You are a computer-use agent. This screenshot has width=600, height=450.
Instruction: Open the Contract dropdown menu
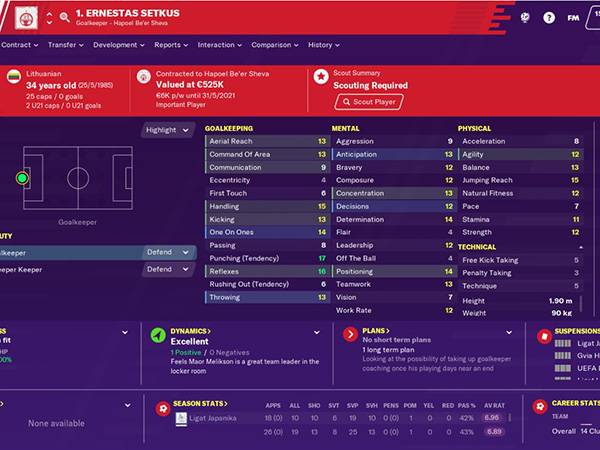tap(20, 45)
